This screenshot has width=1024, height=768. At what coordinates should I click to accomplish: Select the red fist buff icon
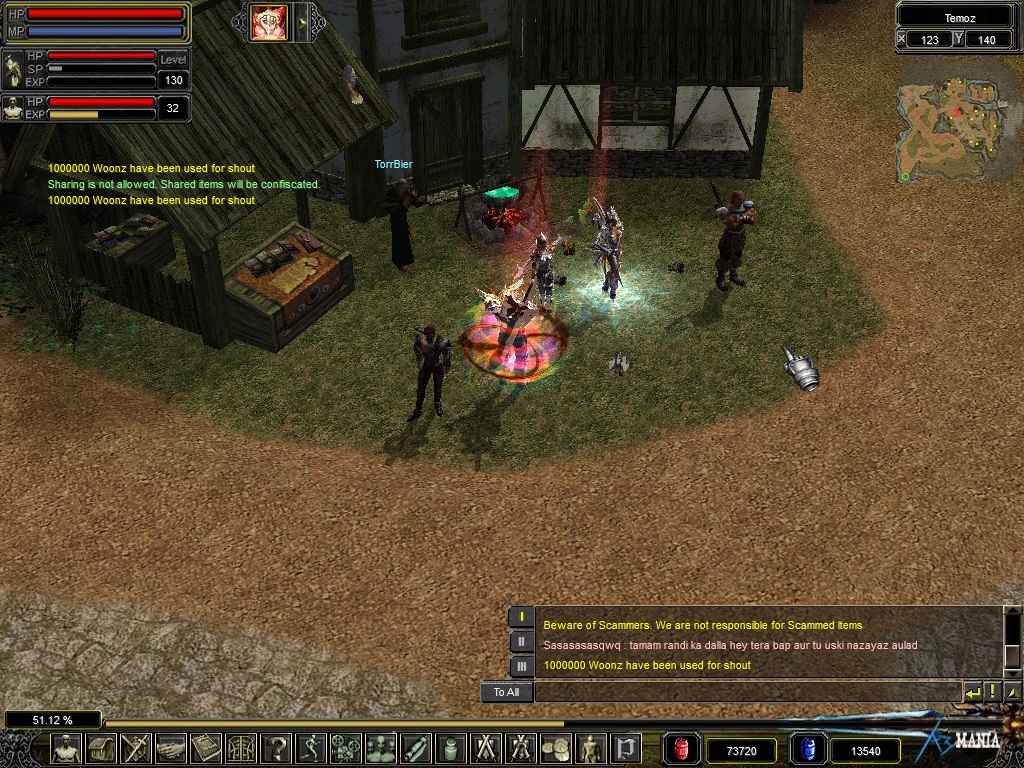point(269,23)
